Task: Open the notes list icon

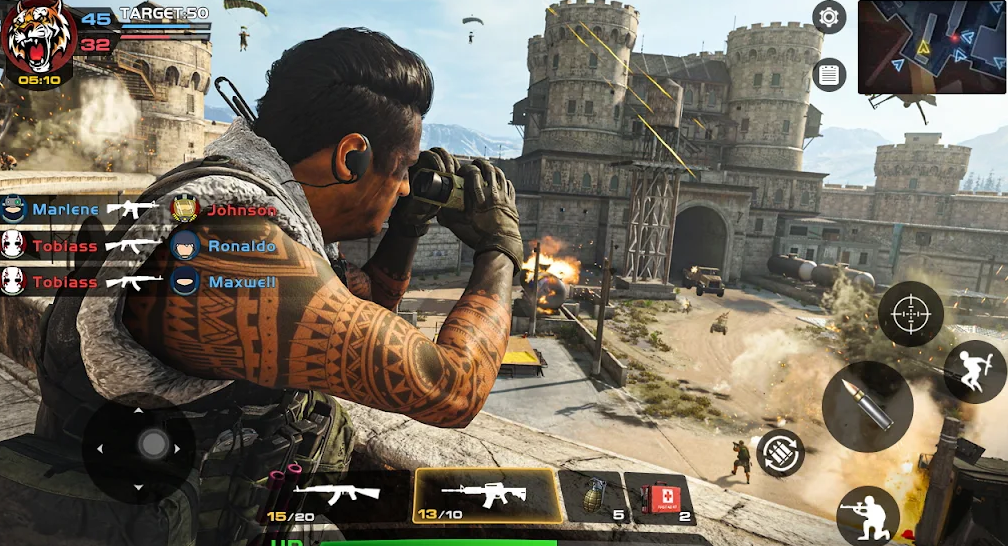Action: coord(829,74)
